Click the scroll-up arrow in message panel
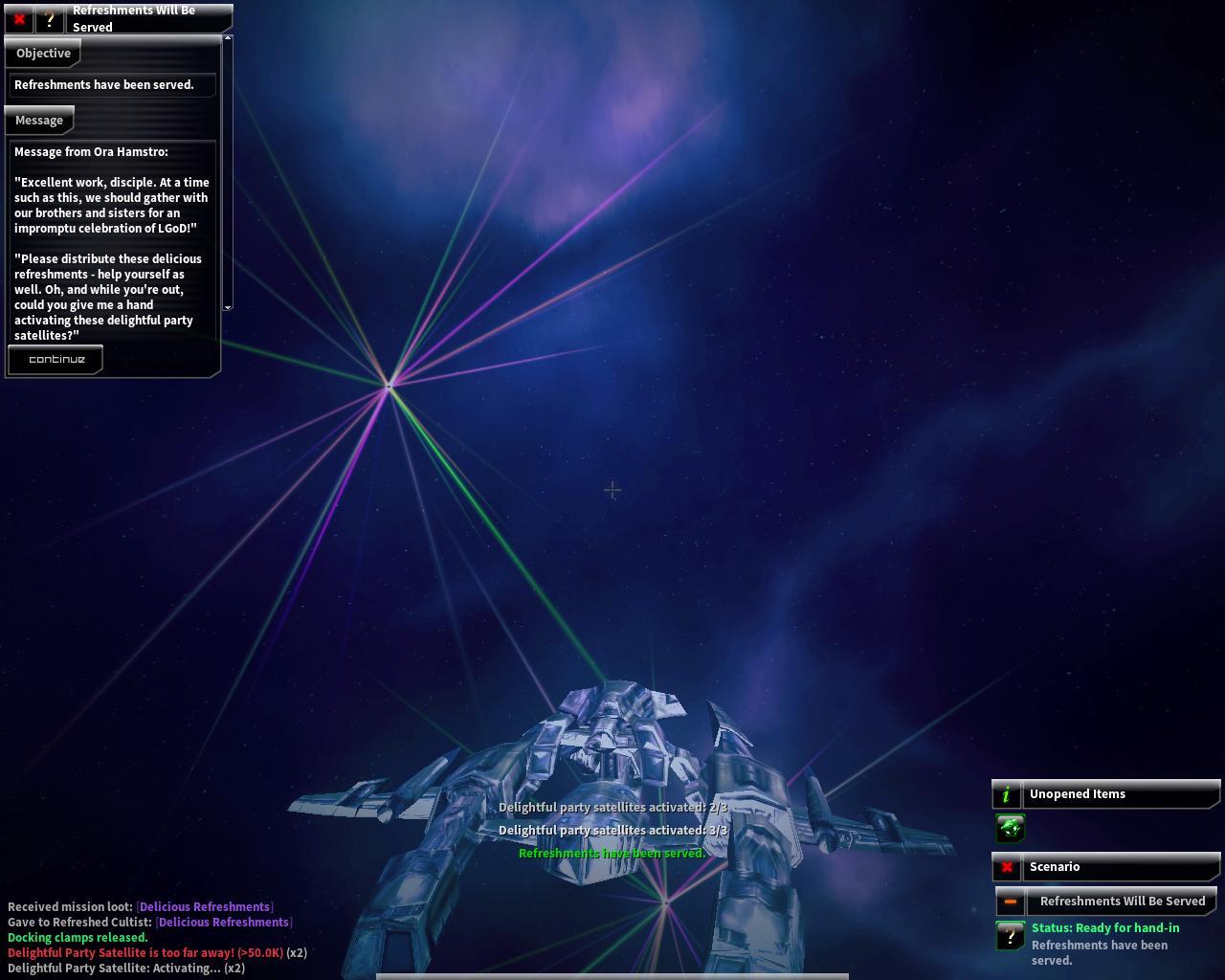This screenshot has height=980, width=1225. 228,39
